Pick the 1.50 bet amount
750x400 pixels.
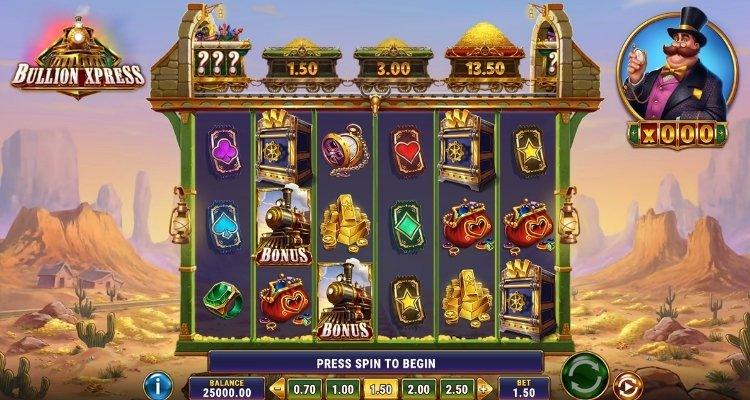(379, 388)
